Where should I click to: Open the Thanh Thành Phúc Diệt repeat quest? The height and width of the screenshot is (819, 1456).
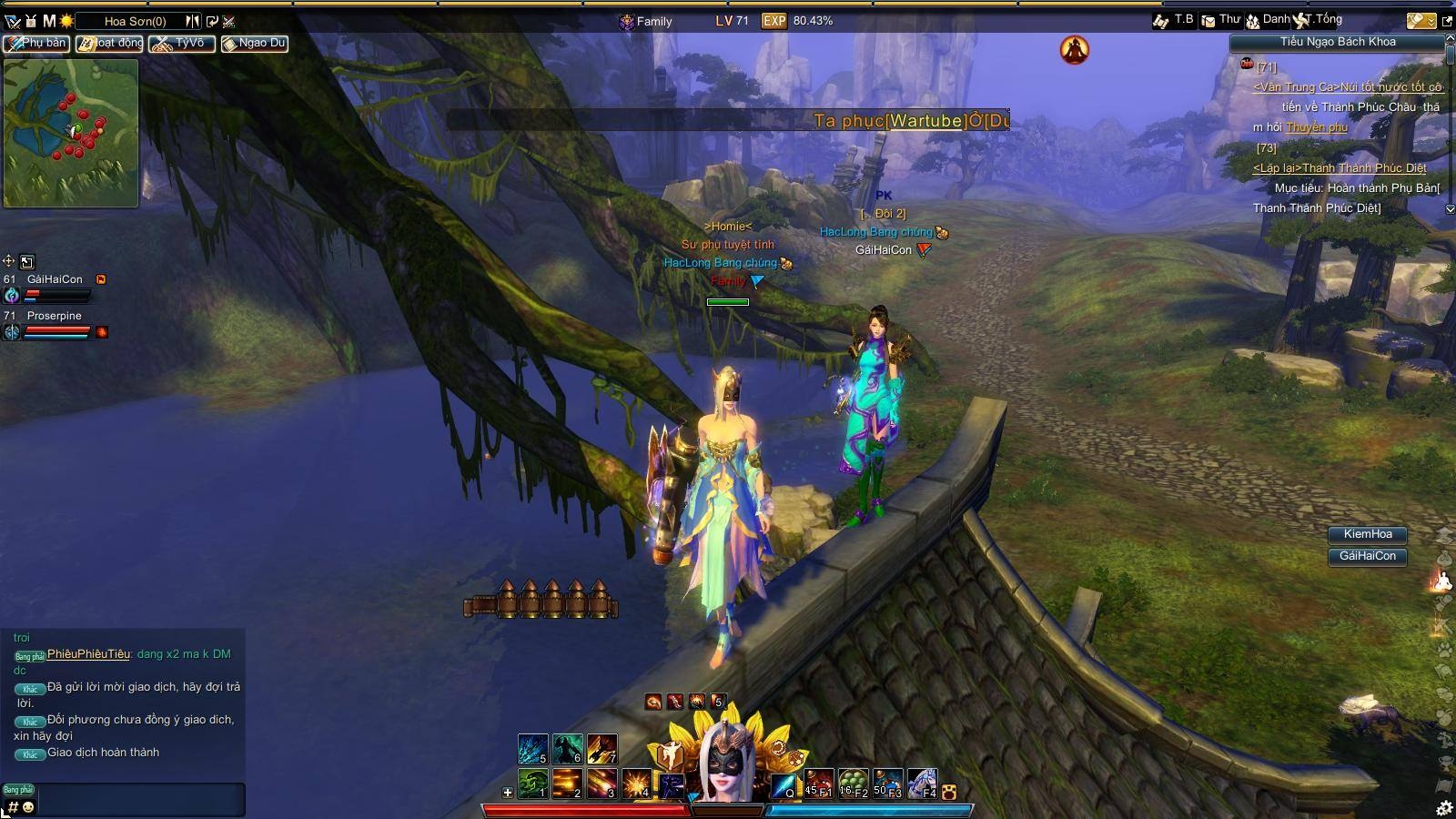coord(1339,168)
